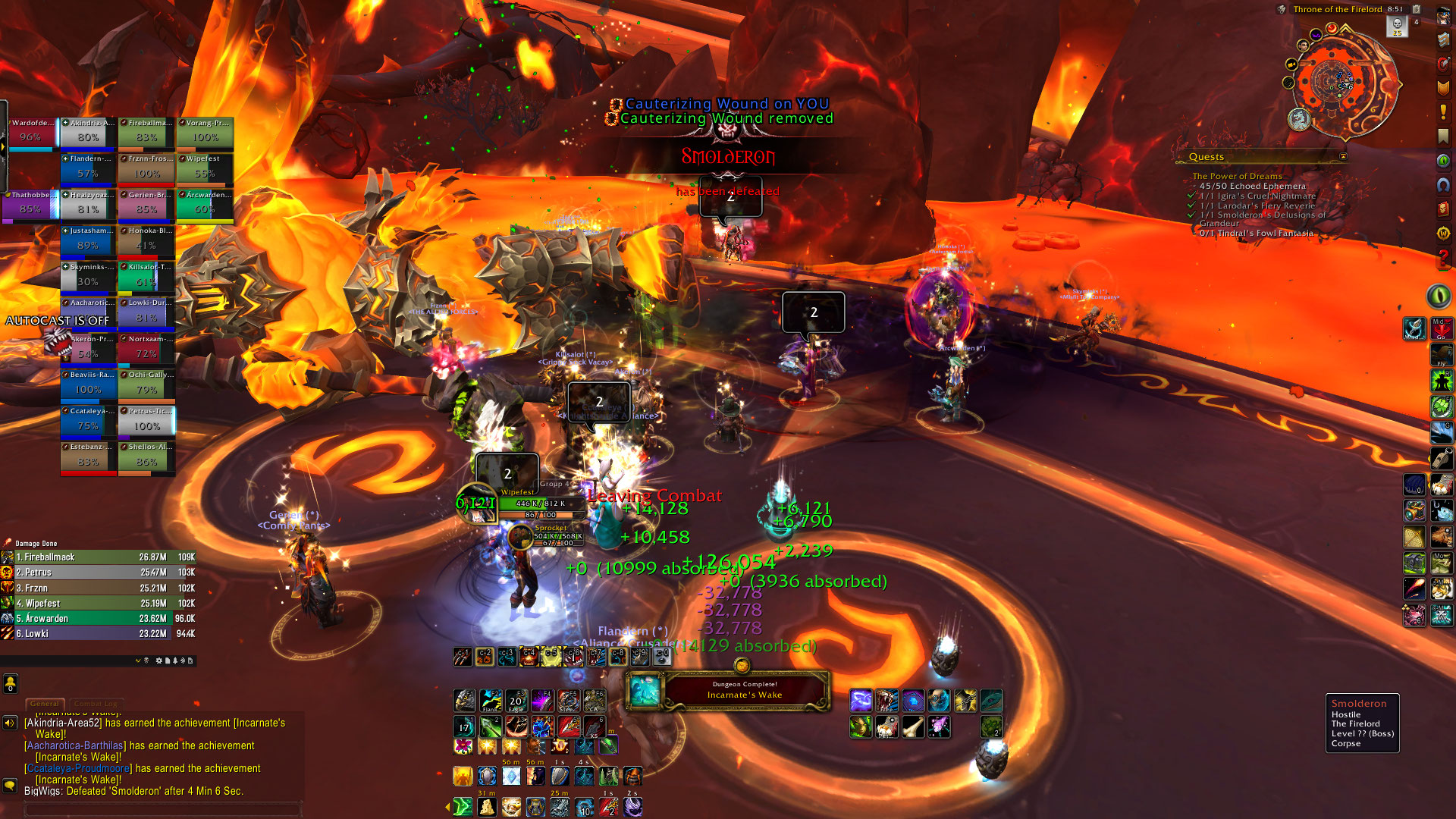Toggle the voice chat speaker button
This screenshot has width=1456, height=819.
click(x=10, y=723)
